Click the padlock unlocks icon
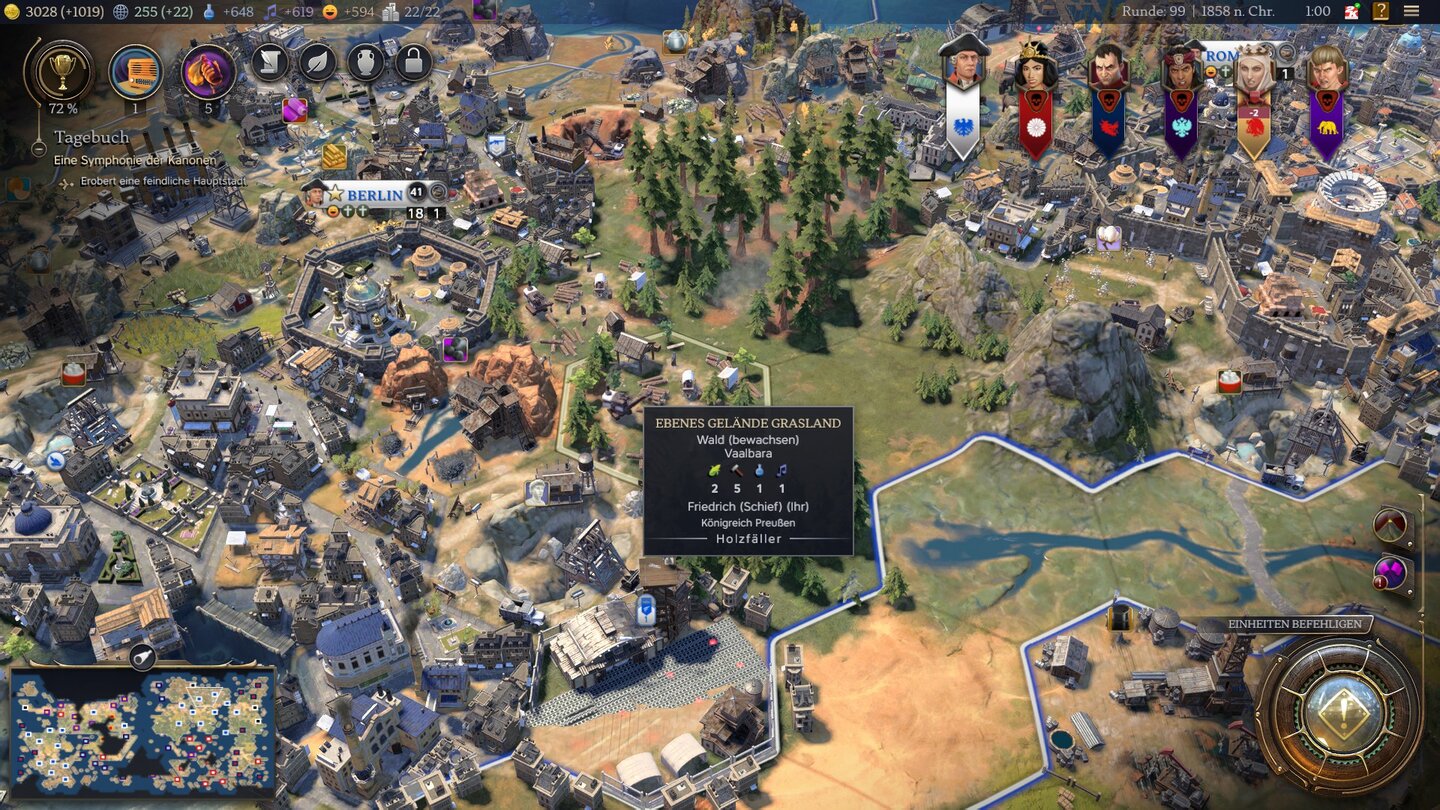1440x810 pixels. 413,63
